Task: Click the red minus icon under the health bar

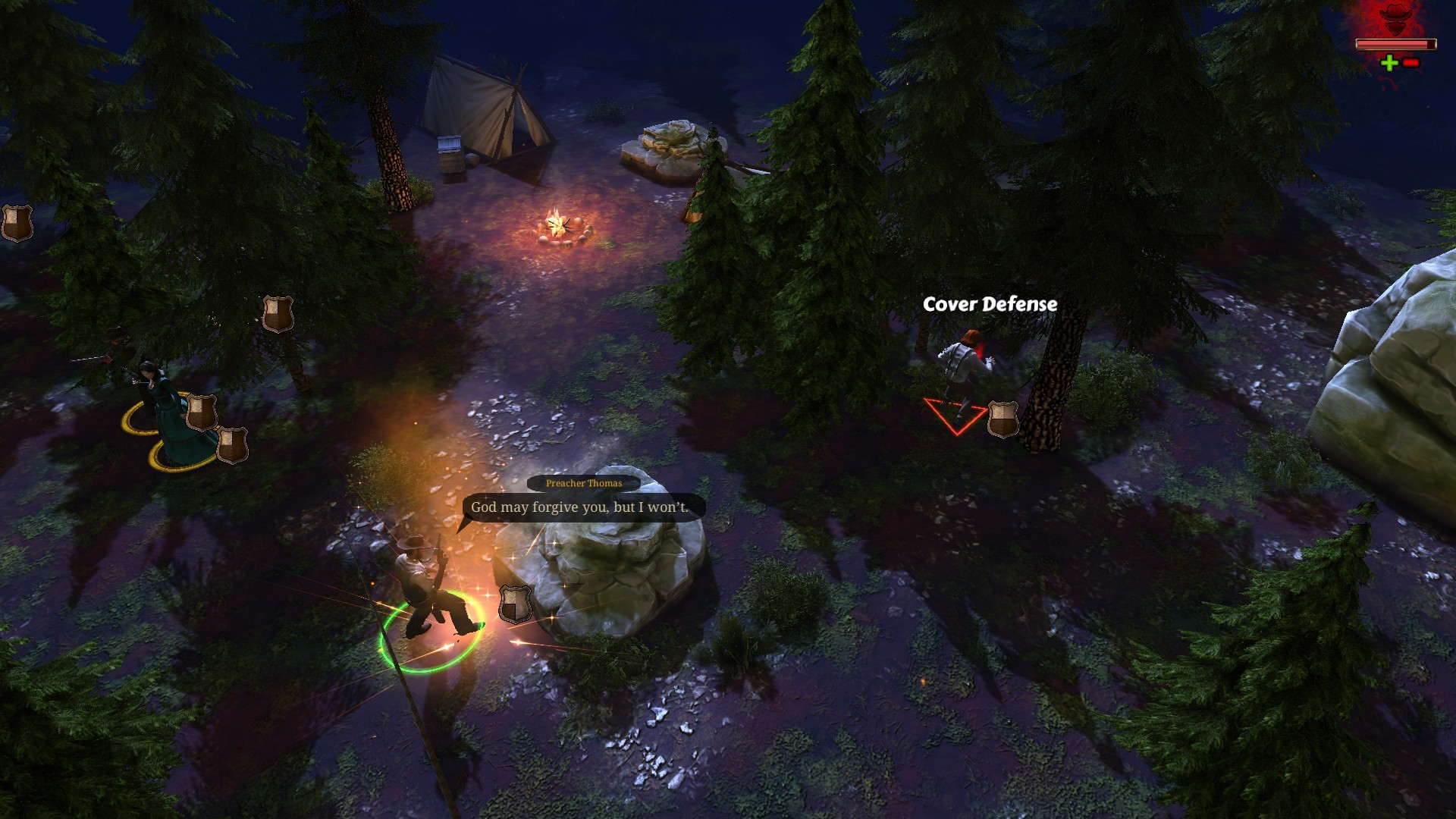Action: pos(1409,64)
